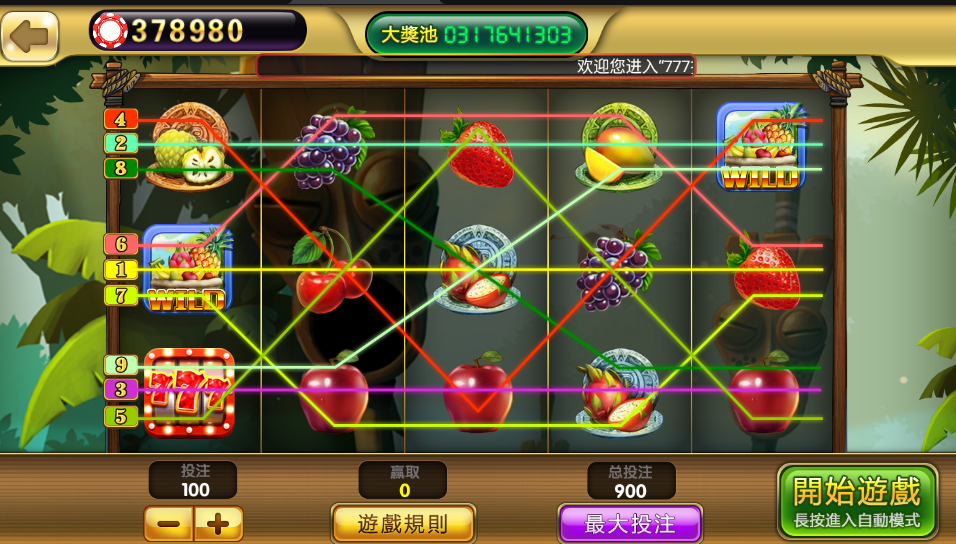Select payline number 9 marker
956x544 pixels.
[x=120, y=365]
